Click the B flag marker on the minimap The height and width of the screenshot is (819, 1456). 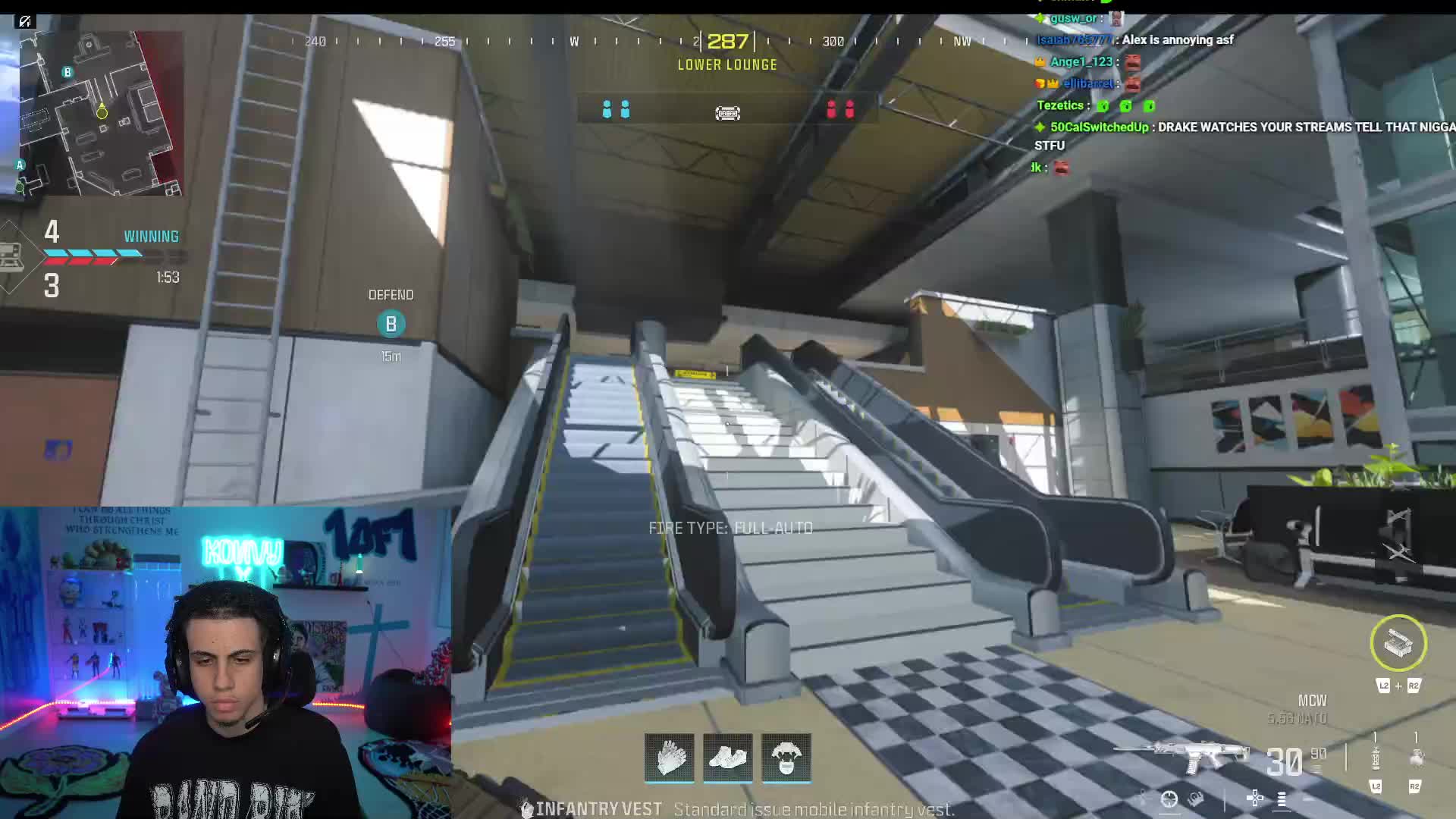[x=67, y=72]
